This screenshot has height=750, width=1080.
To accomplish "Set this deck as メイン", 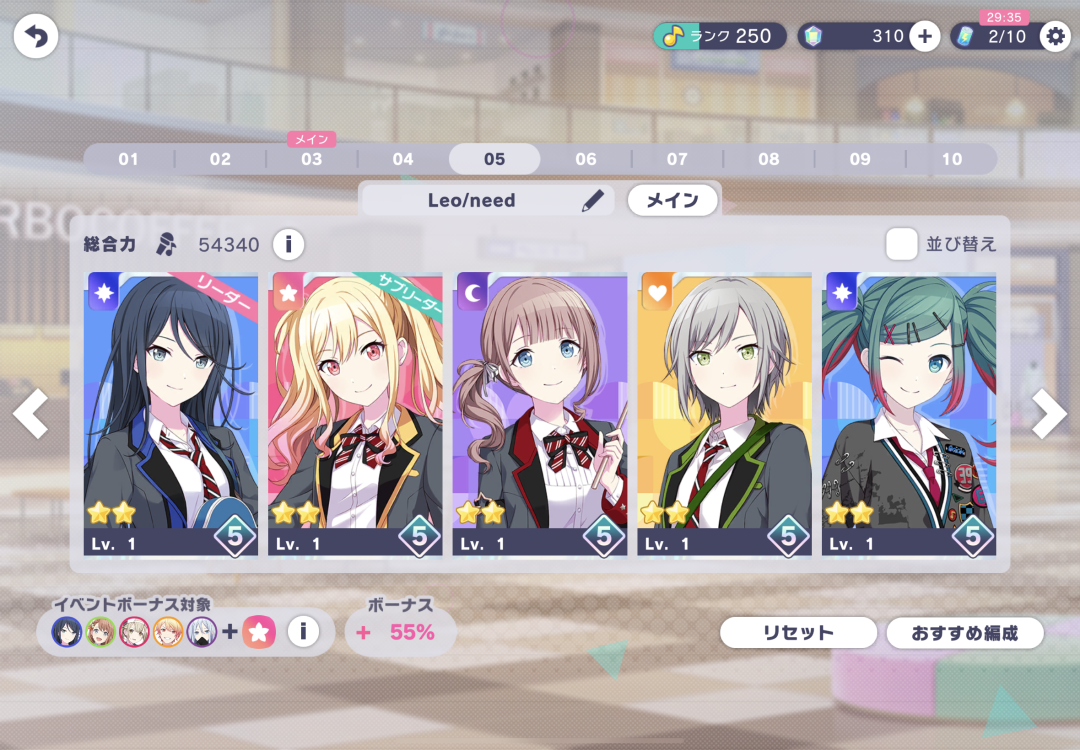I will click(x=672, y=200).
